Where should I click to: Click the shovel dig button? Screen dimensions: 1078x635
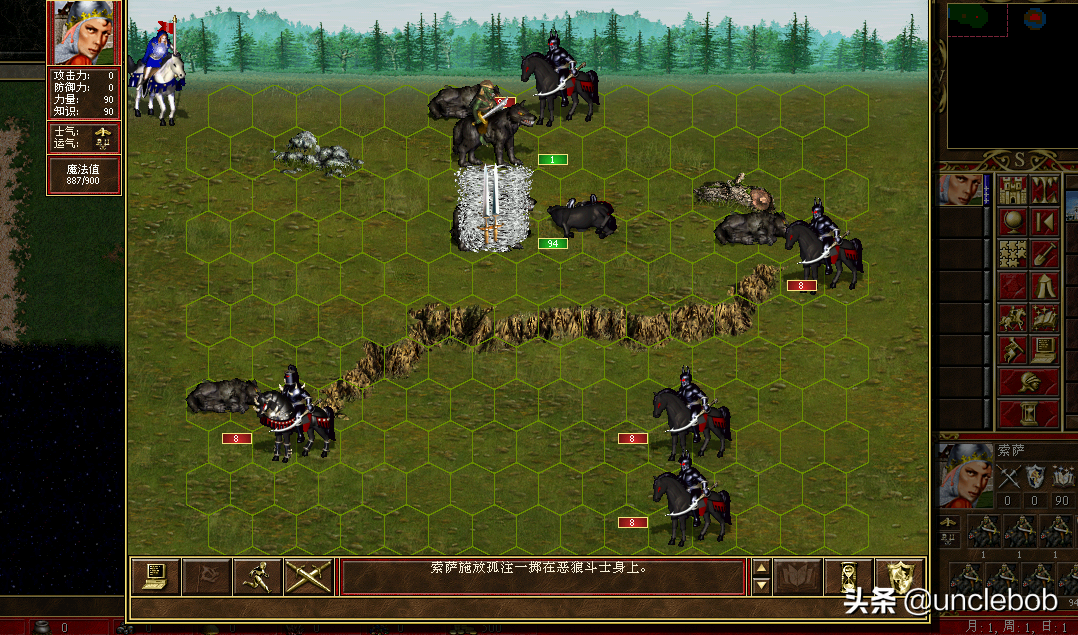click(1044, 254)
